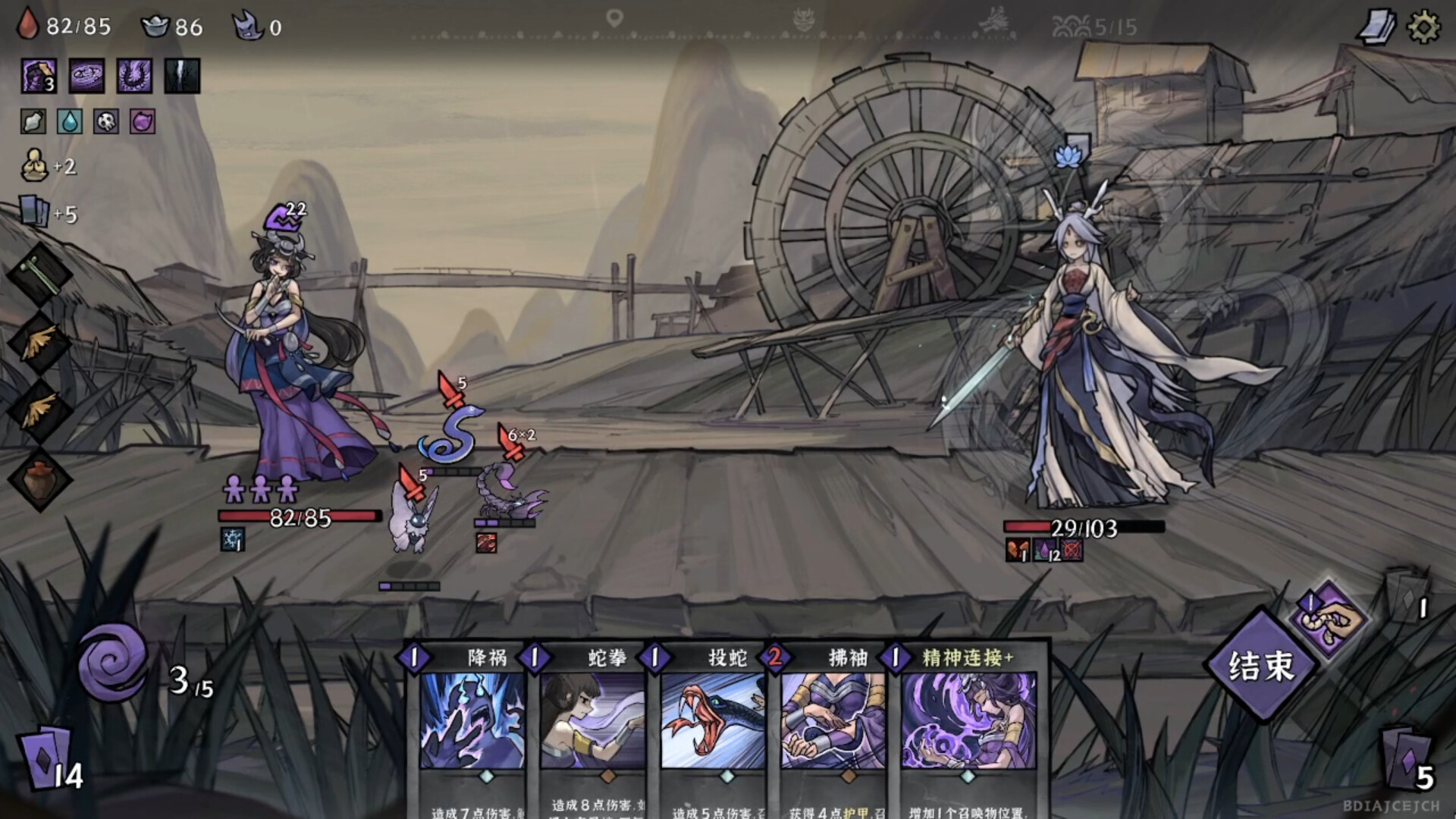This screenshot has height=819, width=1456.
Task: End the turn with the 结束 button
Action: click(x=1260, y=665)
